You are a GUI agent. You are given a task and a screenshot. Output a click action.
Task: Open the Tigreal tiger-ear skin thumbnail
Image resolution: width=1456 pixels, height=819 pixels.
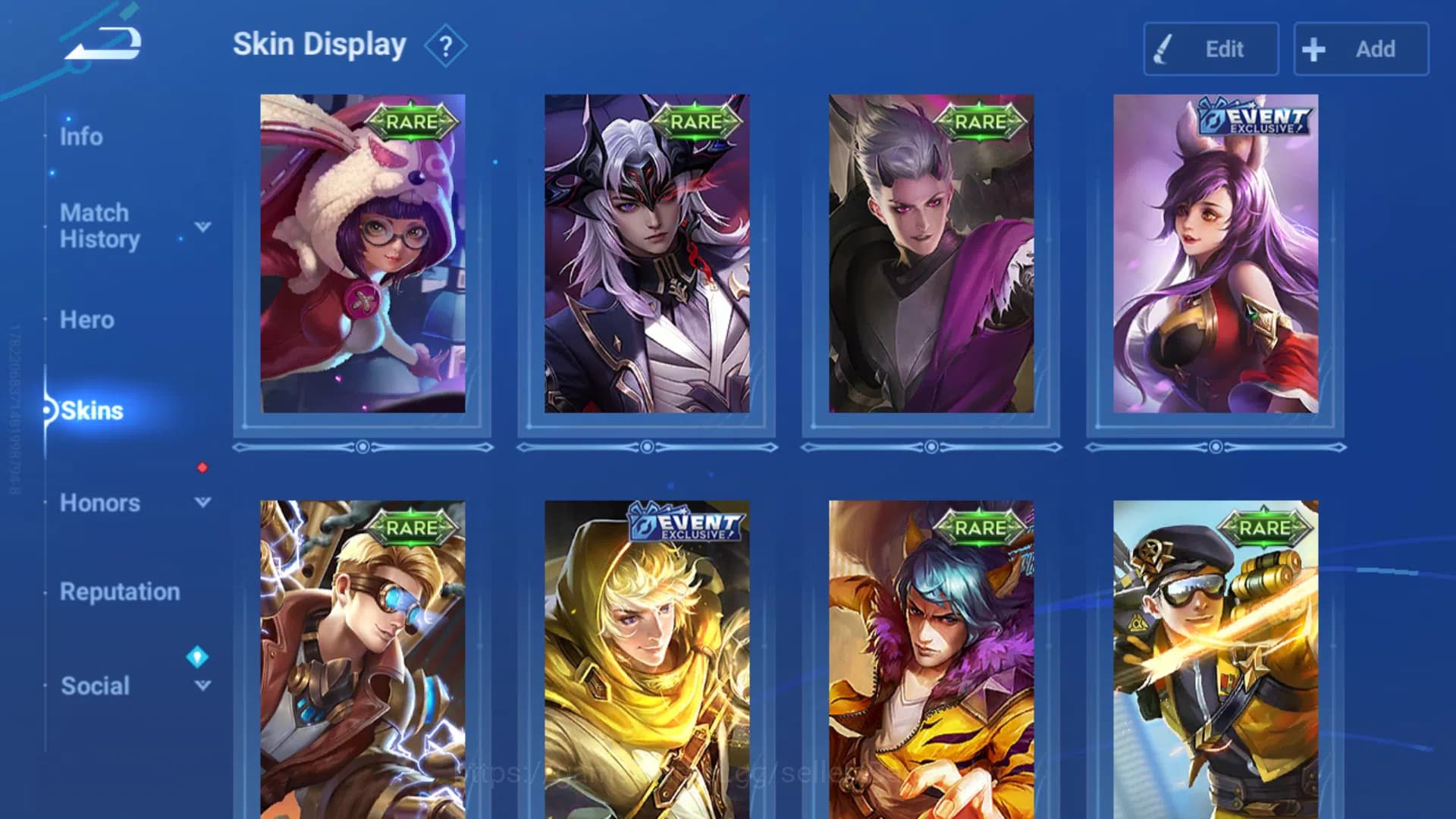(x=931, y=667)
